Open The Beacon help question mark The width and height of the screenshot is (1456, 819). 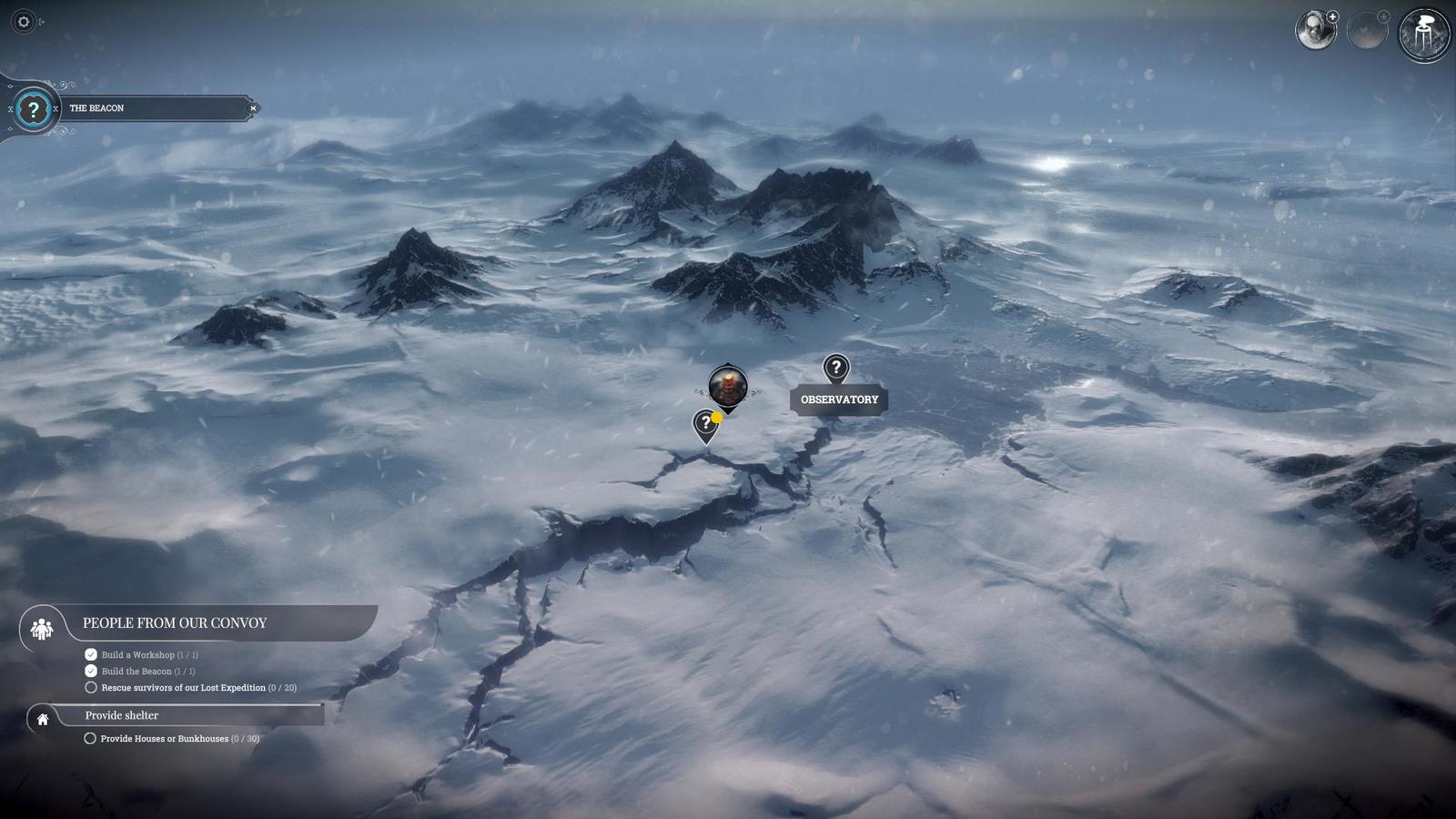34,110
